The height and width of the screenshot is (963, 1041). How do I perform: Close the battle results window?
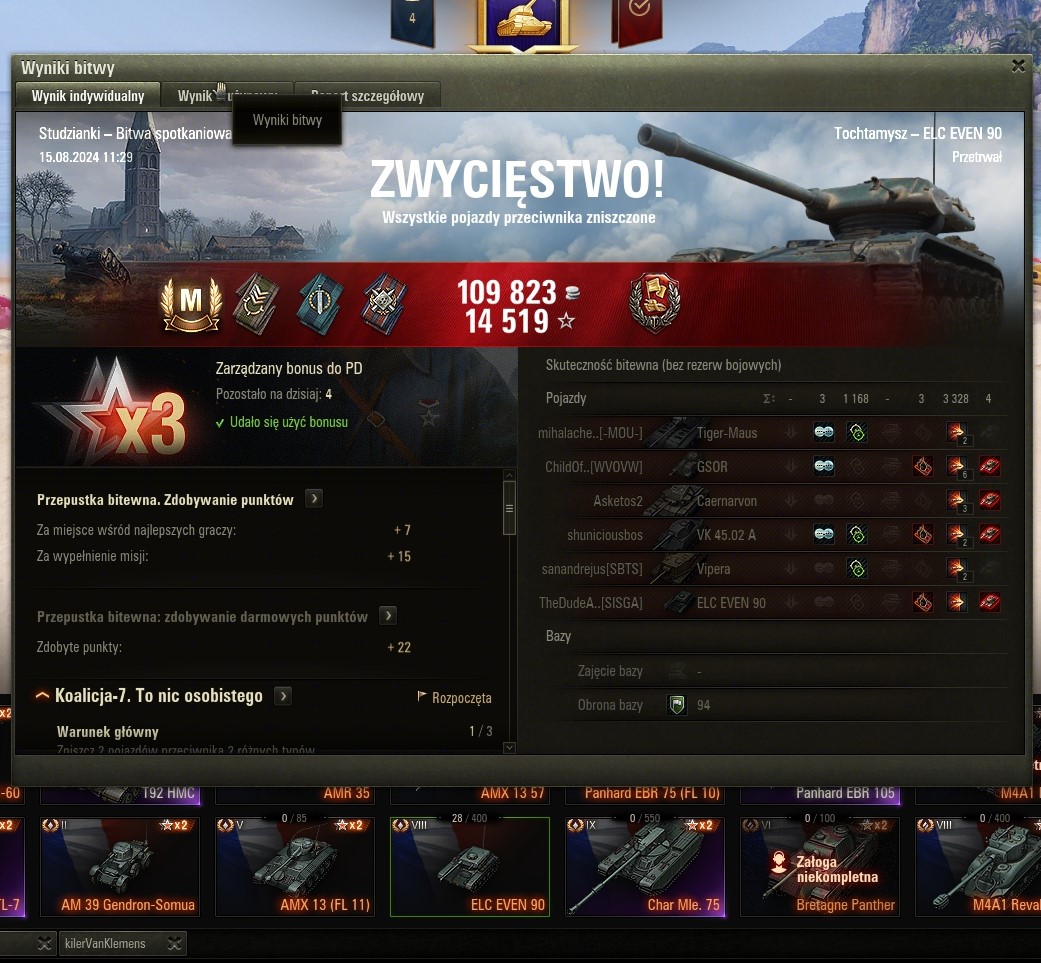(1018, 66)
